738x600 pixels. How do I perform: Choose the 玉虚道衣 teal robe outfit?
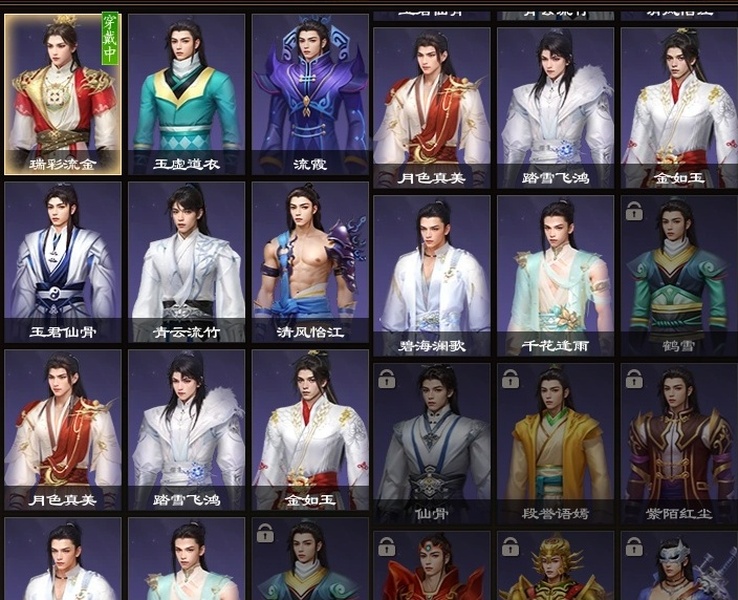tap(187, 94)
